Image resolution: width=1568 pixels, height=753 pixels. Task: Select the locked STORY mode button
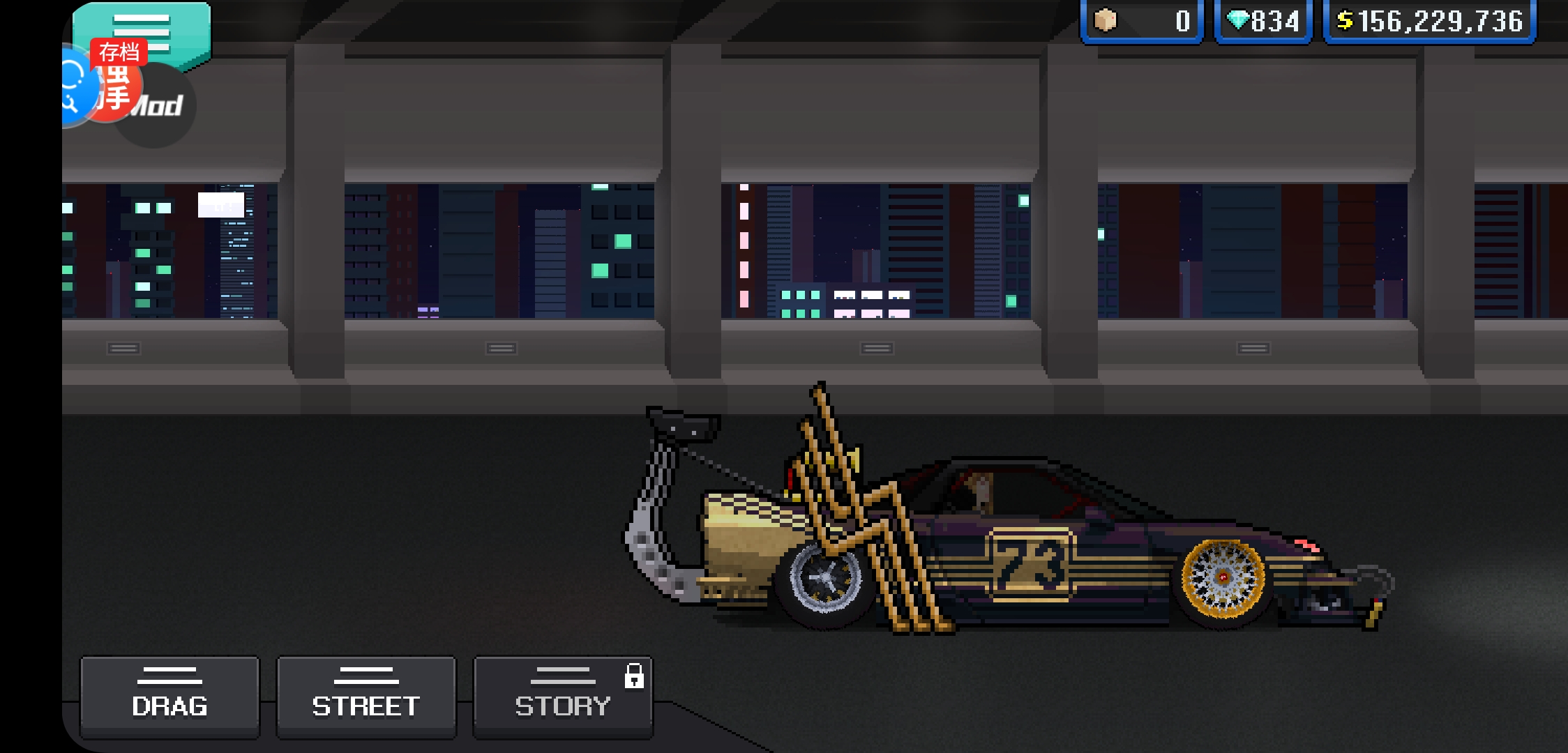[563, 697]
